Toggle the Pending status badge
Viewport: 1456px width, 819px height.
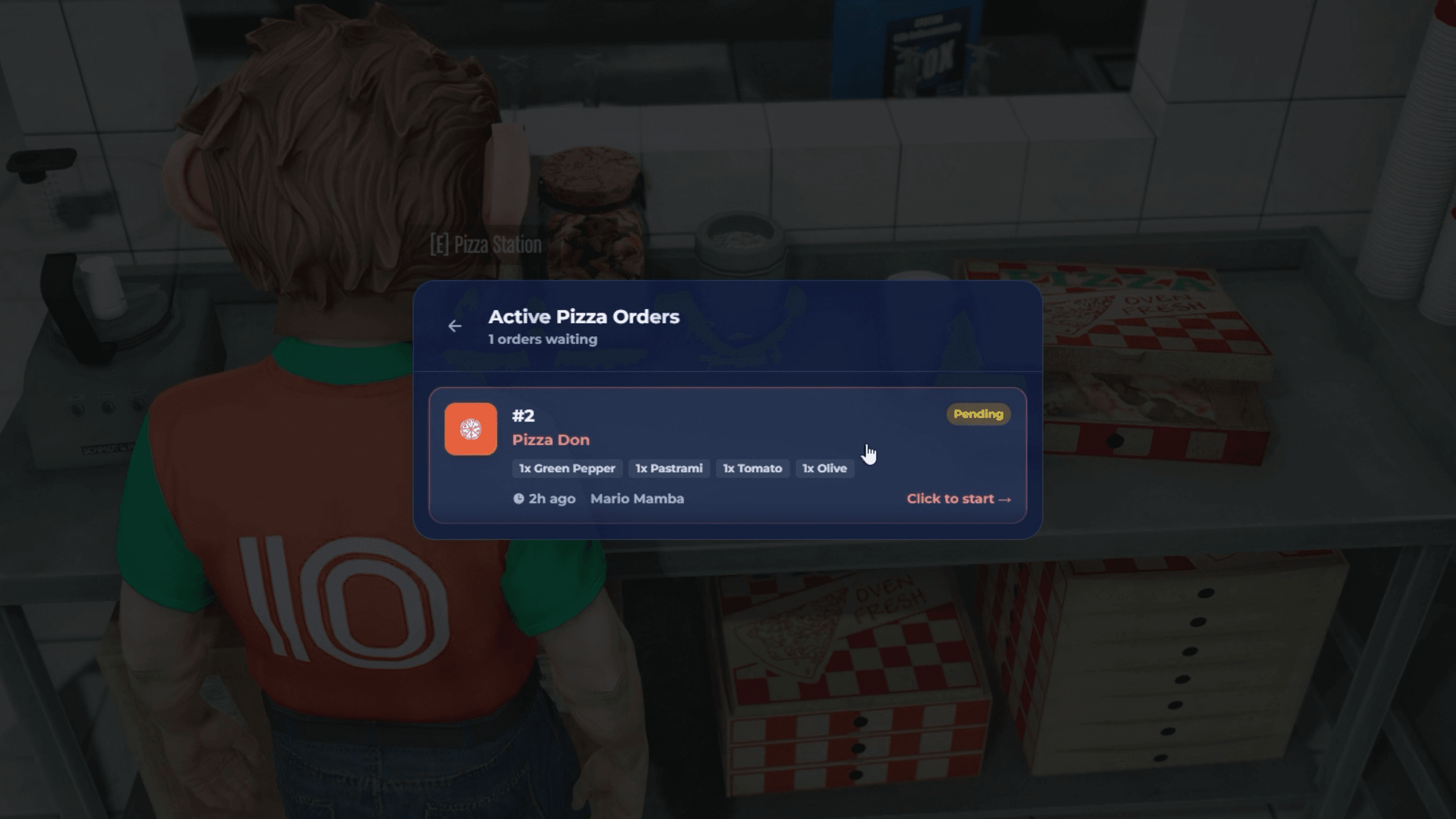[978, 415]
